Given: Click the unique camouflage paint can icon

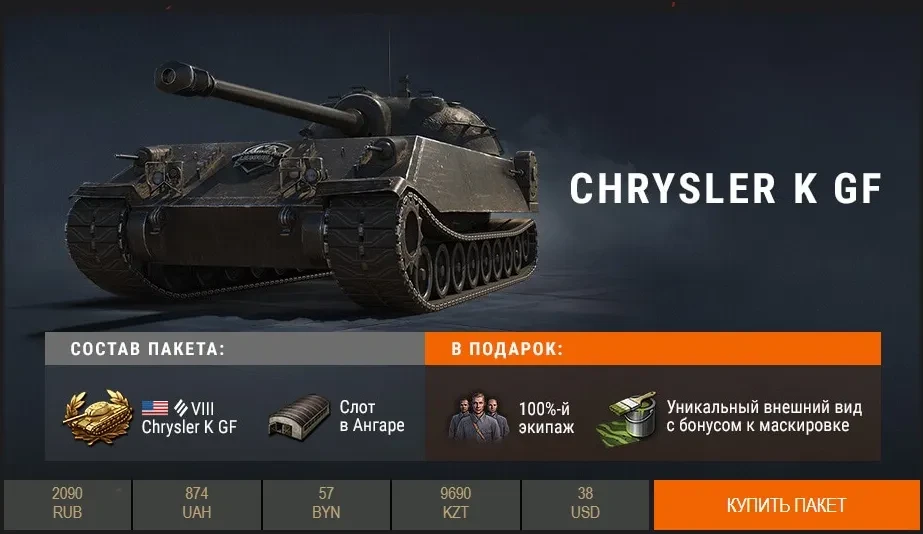Looking at the screenshot, I should 626,416.
